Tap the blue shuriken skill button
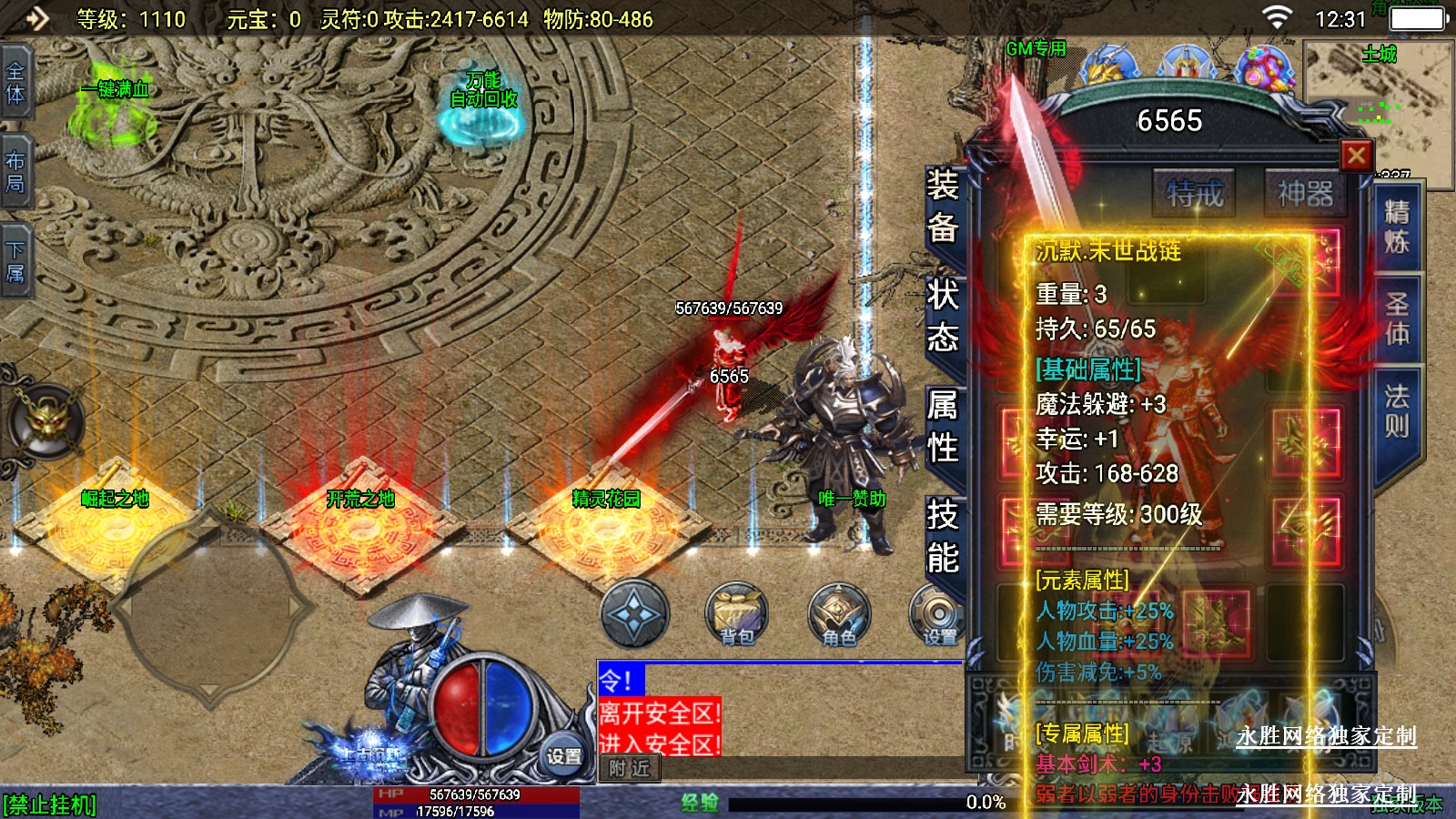The height and width of the screenshot is (819, 1456). [634, 614]
